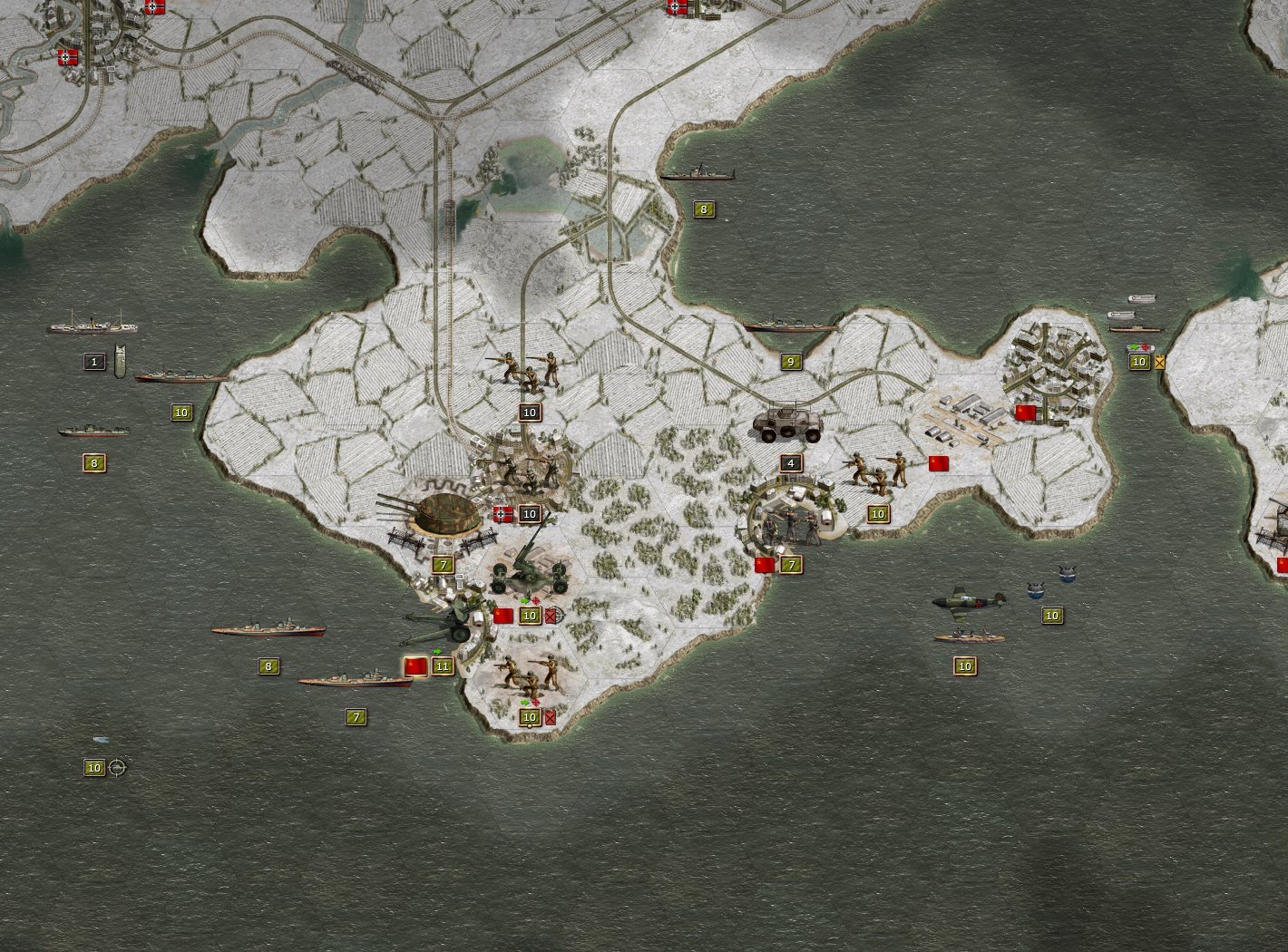Click the strength 4 badge above the fort hex
Screen dimensions: 1288x952
coord(790,461)
